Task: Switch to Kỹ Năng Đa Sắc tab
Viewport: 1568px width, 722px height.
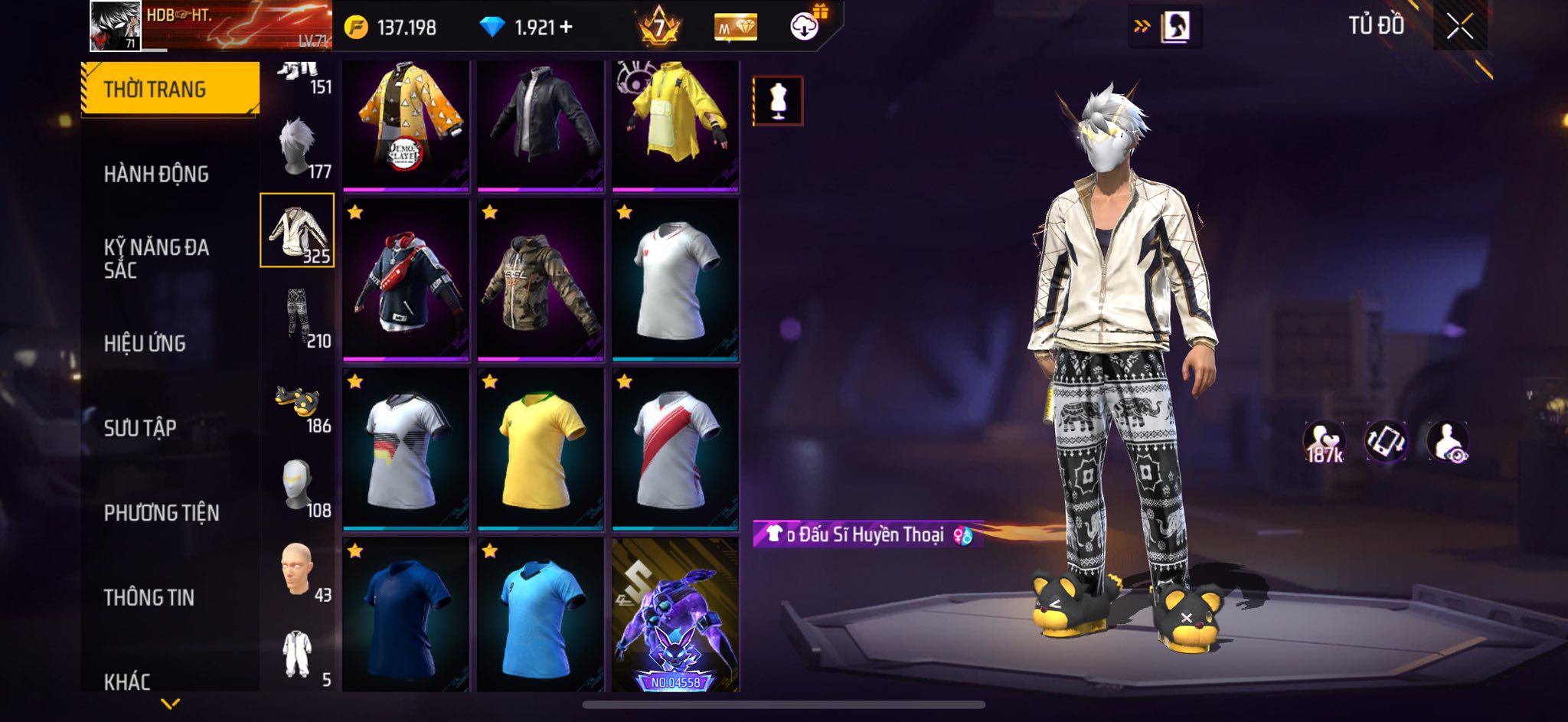Action: (156, 258)
